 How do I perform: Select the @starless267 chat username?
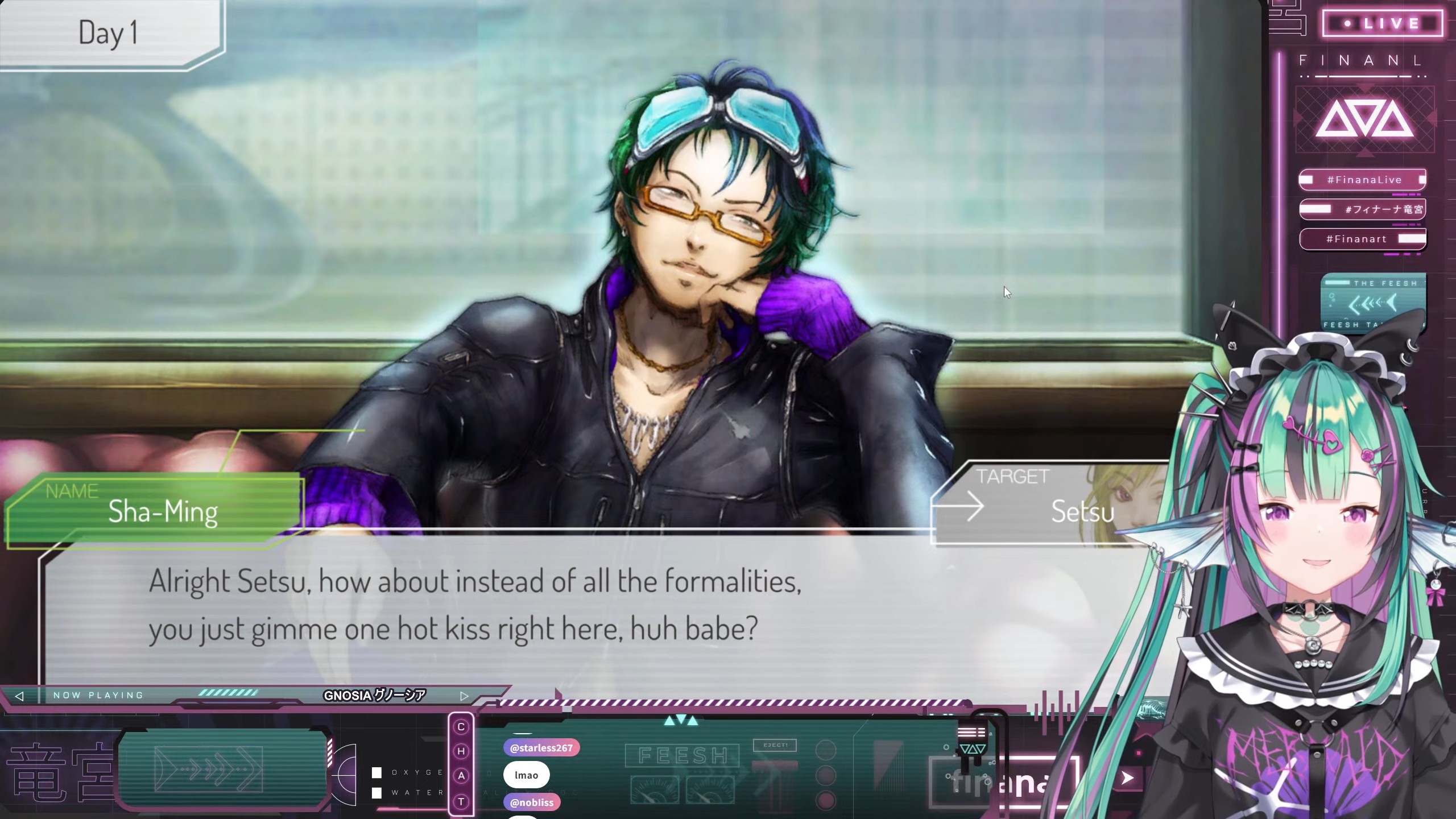(541, 748)
